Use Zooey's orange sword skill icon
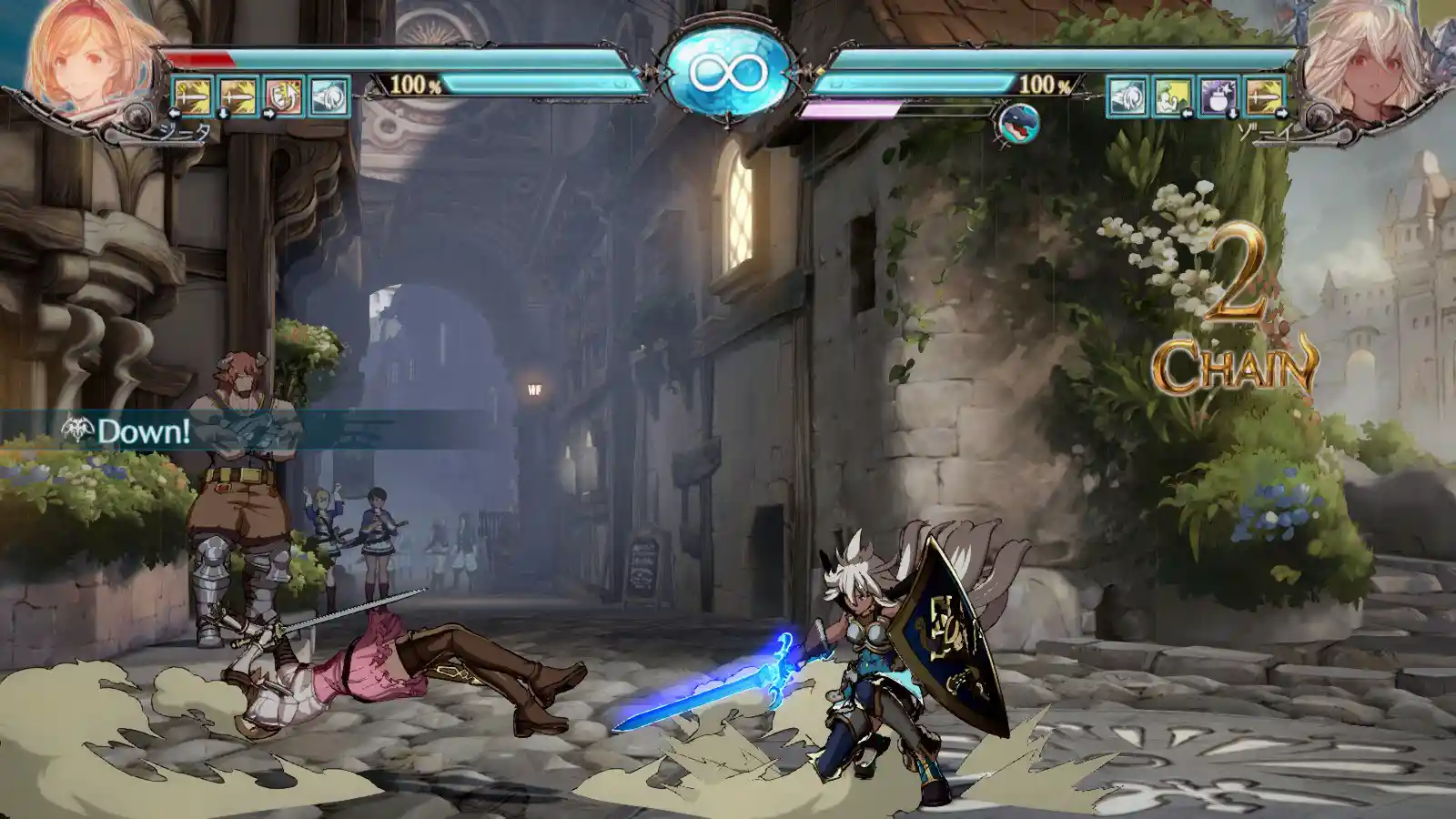The width and height of the screenshot is (1456, 819). pos(1265,96)
